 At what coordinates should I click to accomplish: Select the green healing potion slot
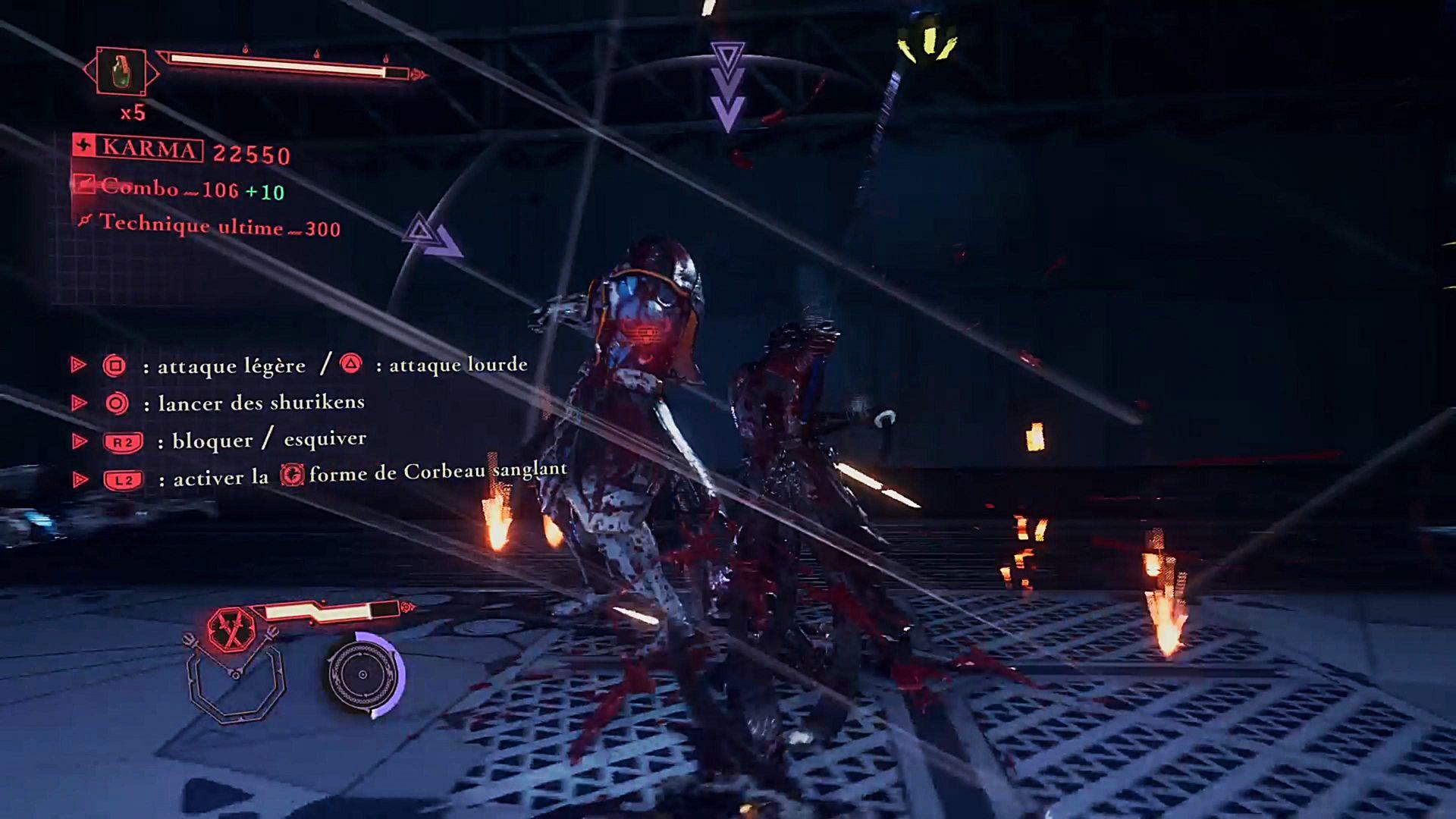(x=121, y=72)
